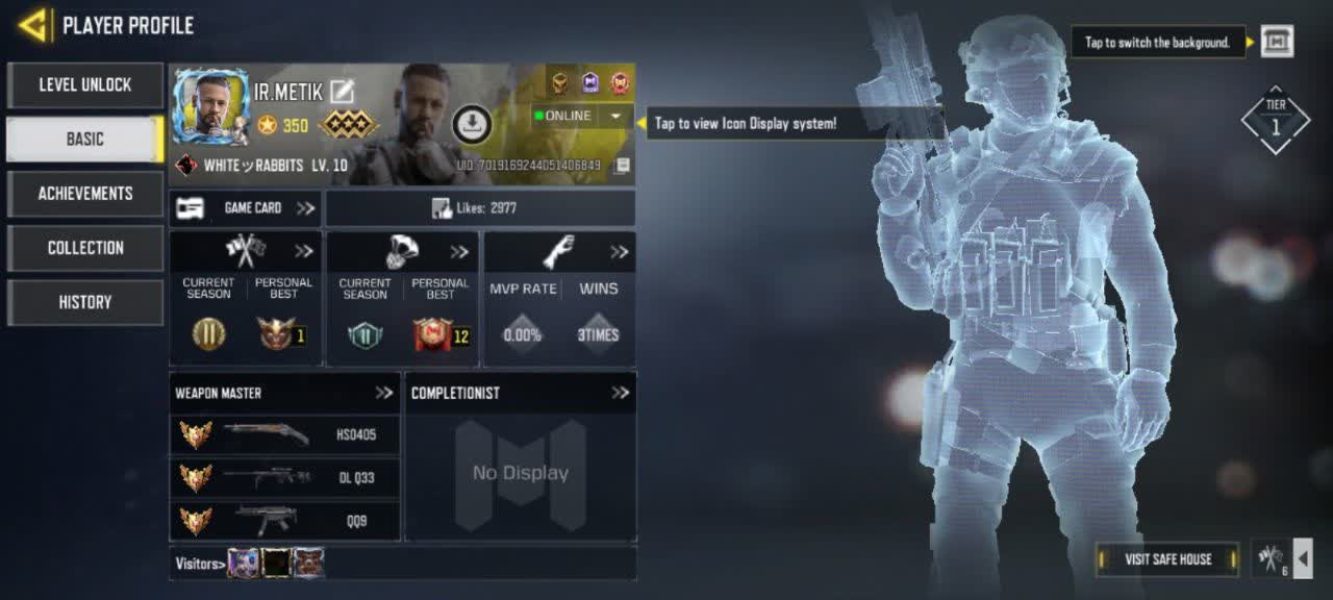This screenshot has height=600, width=1333.
Task: Expand the Weapon Master section
Action: (384, 393)
